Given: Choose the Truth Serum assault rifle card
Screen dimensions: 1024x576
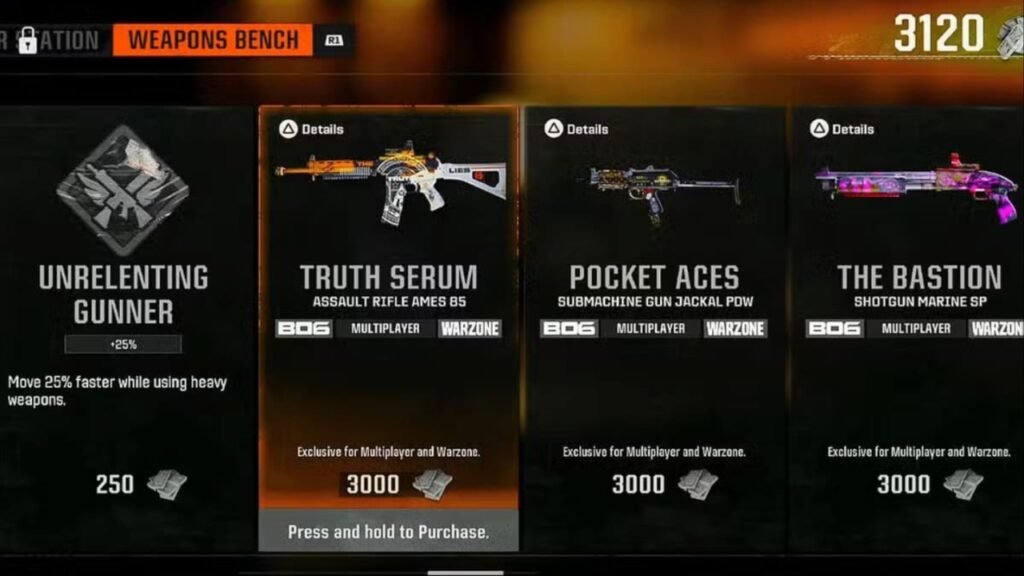Looking at the screenshot, I should click(x=388, y=290).
